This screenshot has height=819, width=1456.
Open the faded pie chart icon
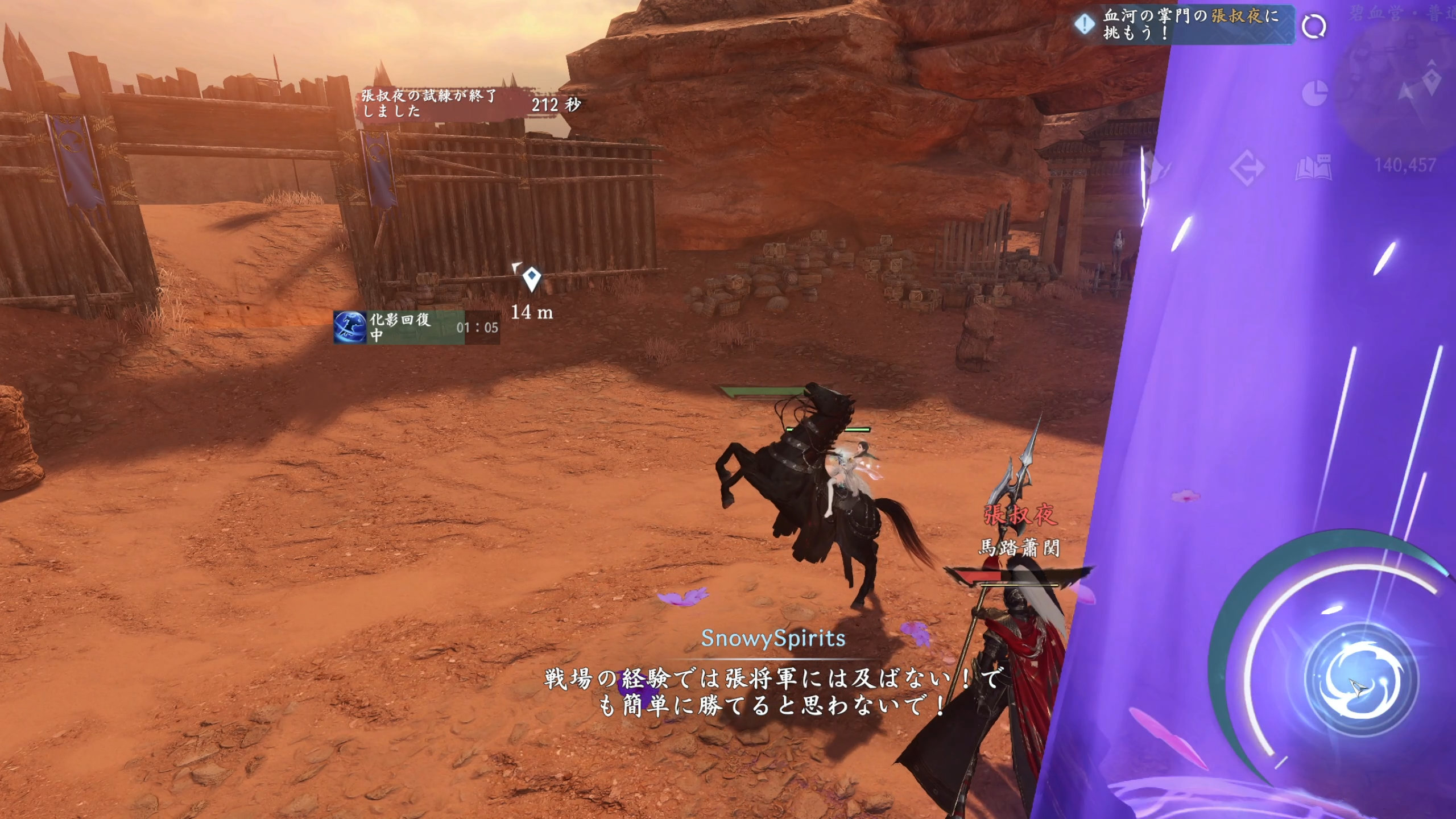point(1314,93)
